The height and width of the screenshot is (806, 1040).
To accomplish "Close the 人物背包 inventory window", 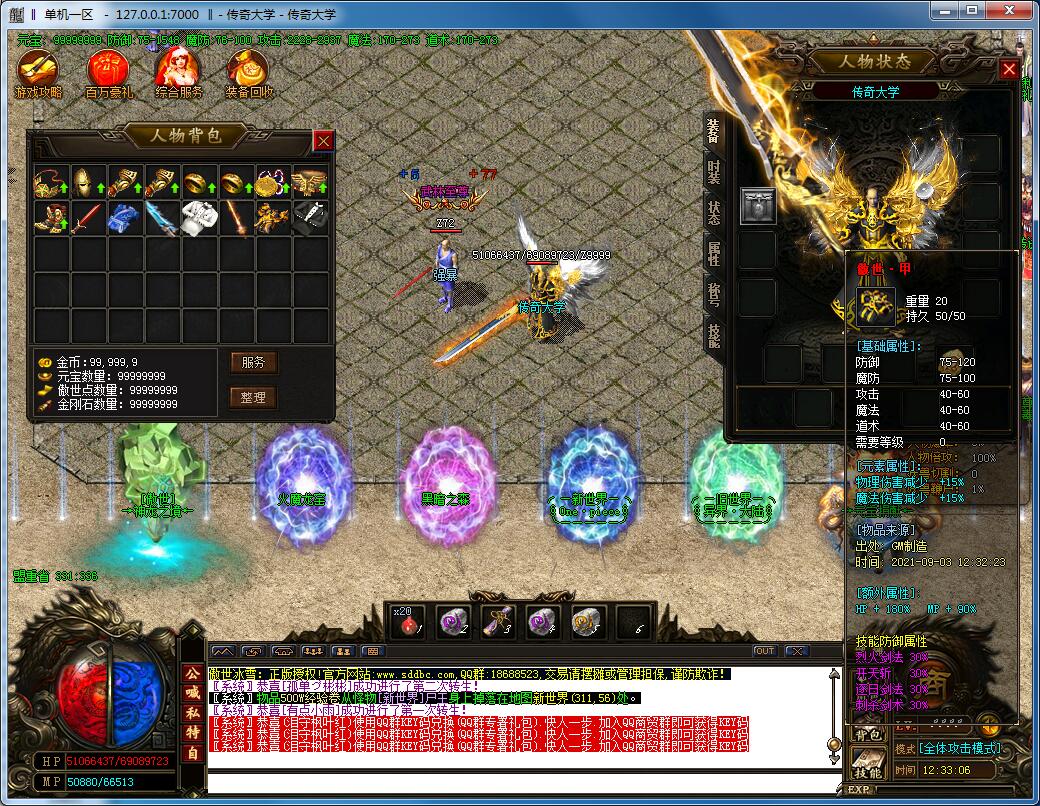I will tap(323, 141).
